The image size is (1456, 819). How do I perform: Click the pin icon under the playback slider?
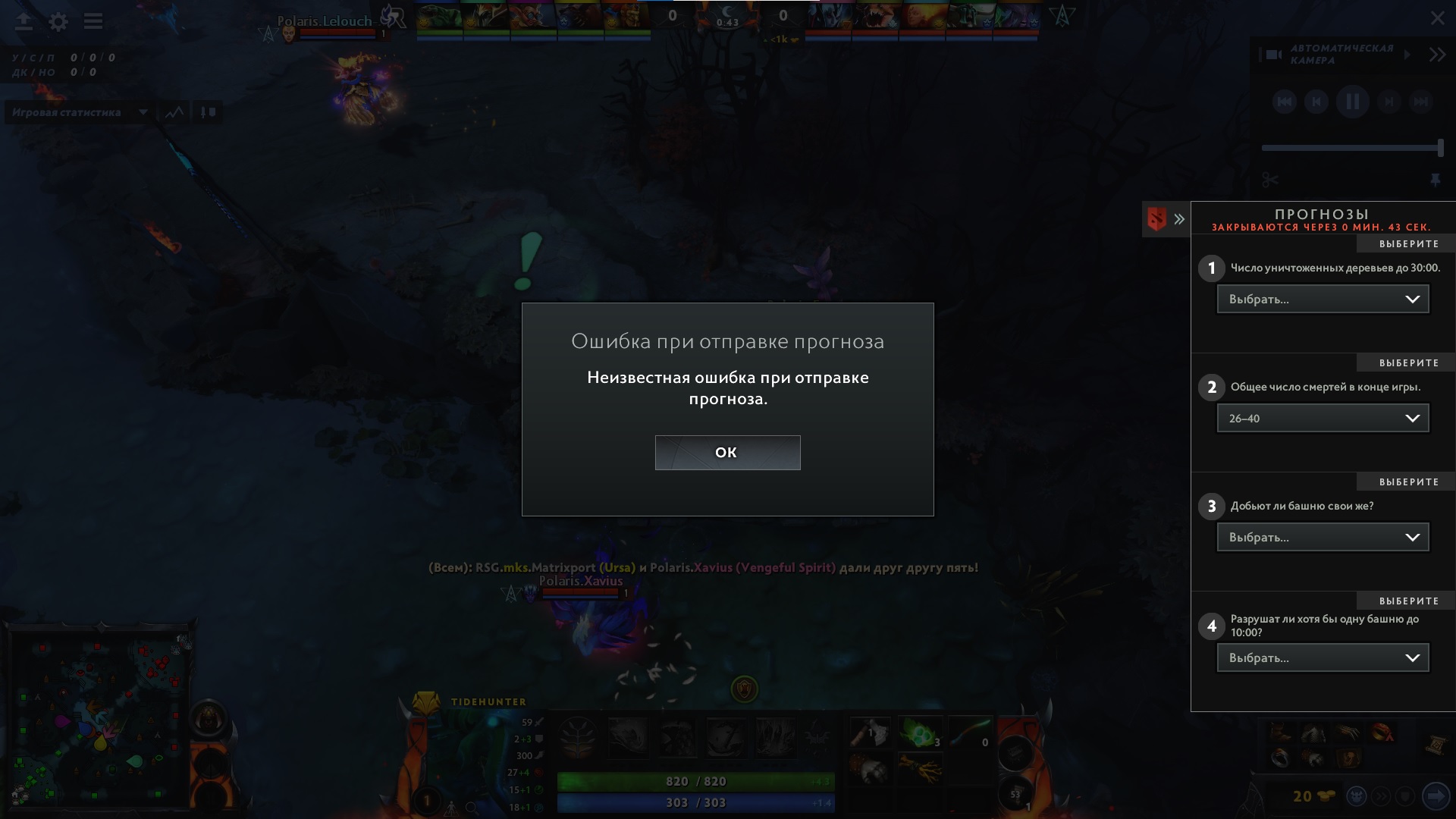click(1437, 180)
